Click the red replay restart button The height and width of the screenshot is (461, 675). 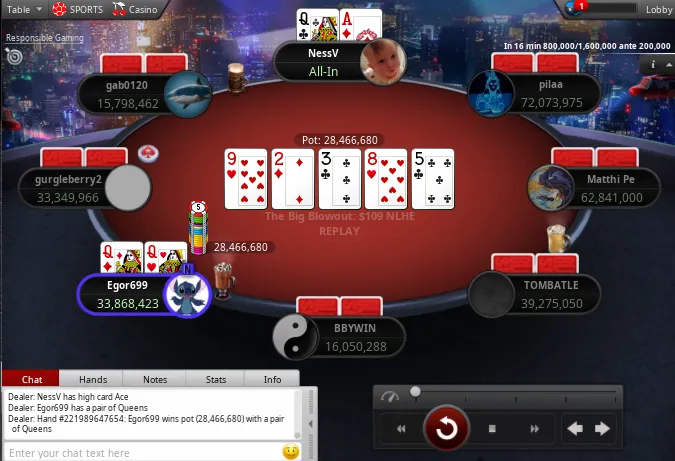(x=446, y=429)
